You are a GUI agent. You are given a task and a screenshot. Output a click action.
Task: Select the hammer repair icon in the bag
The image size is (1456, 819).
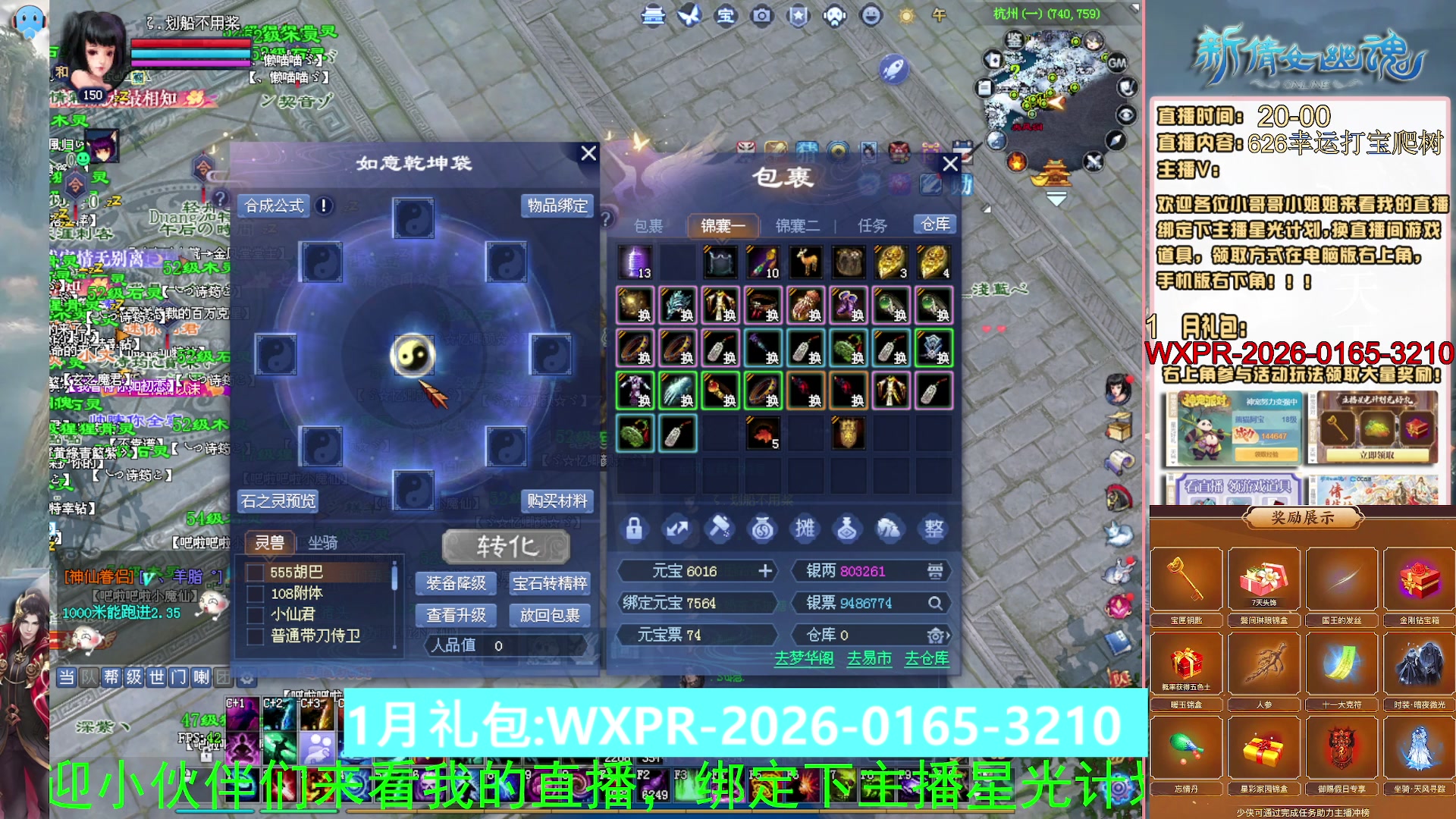[x=720, y=529]
